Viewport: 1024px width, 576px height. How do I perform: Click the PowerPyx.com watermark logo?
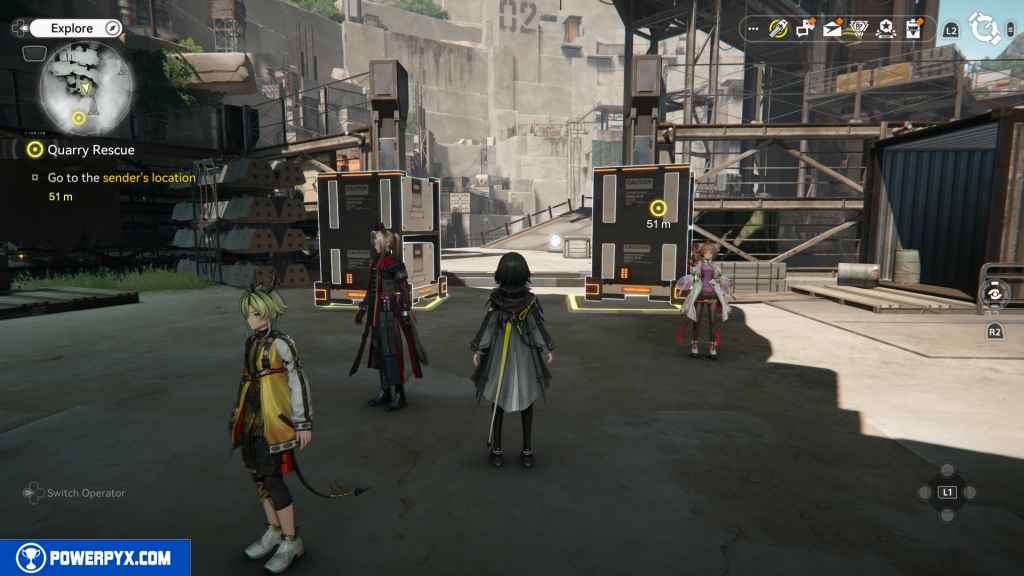pyautogui.click(x=95, y=558)
